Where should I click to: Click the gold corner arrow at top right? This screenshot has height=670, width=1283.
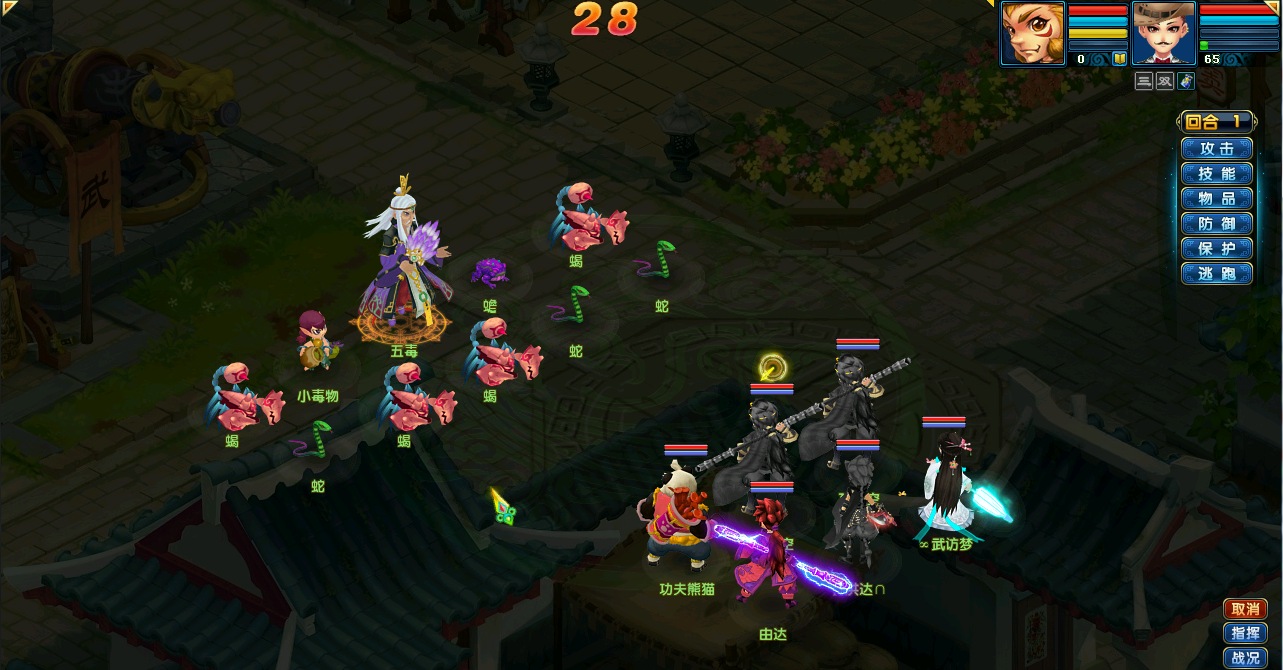tap(1273, 7)
